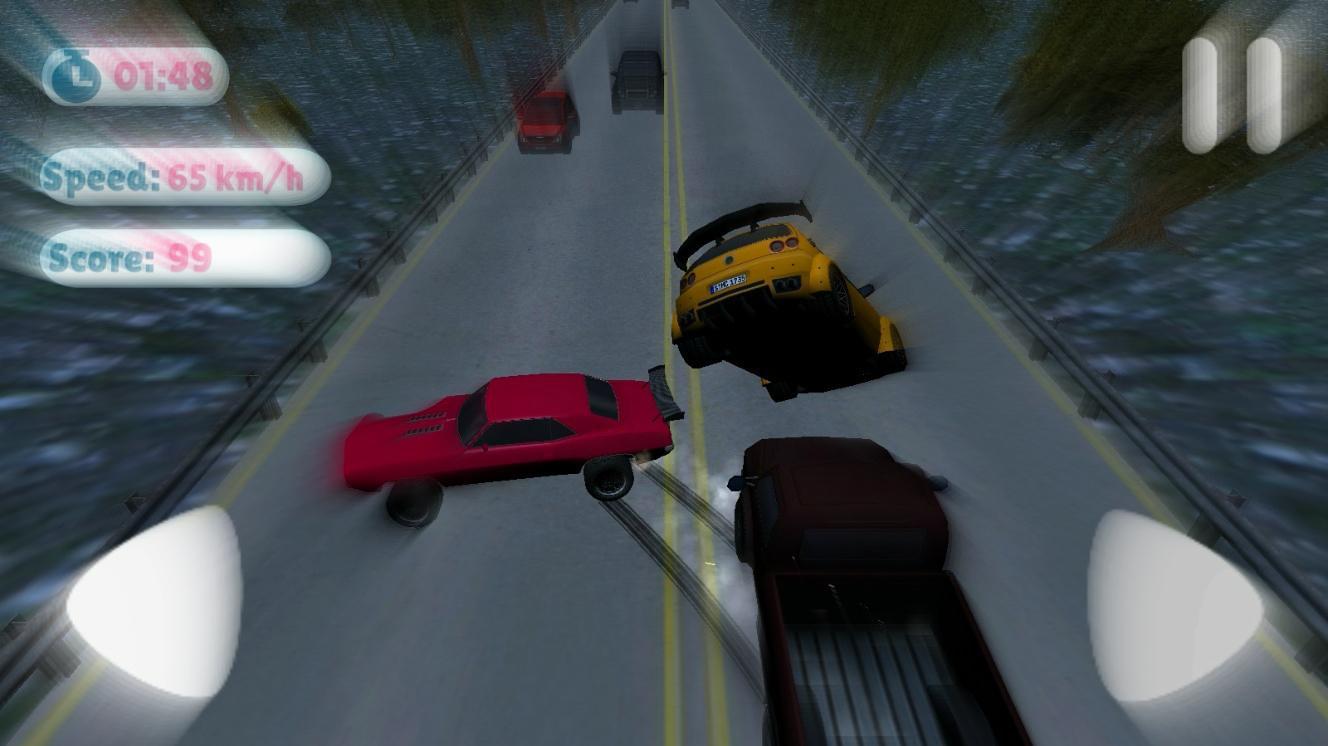Viewport: 1328px width, 746px height.
Task: Click the timer pill to toggle countdown display
Action: (135, 76)
